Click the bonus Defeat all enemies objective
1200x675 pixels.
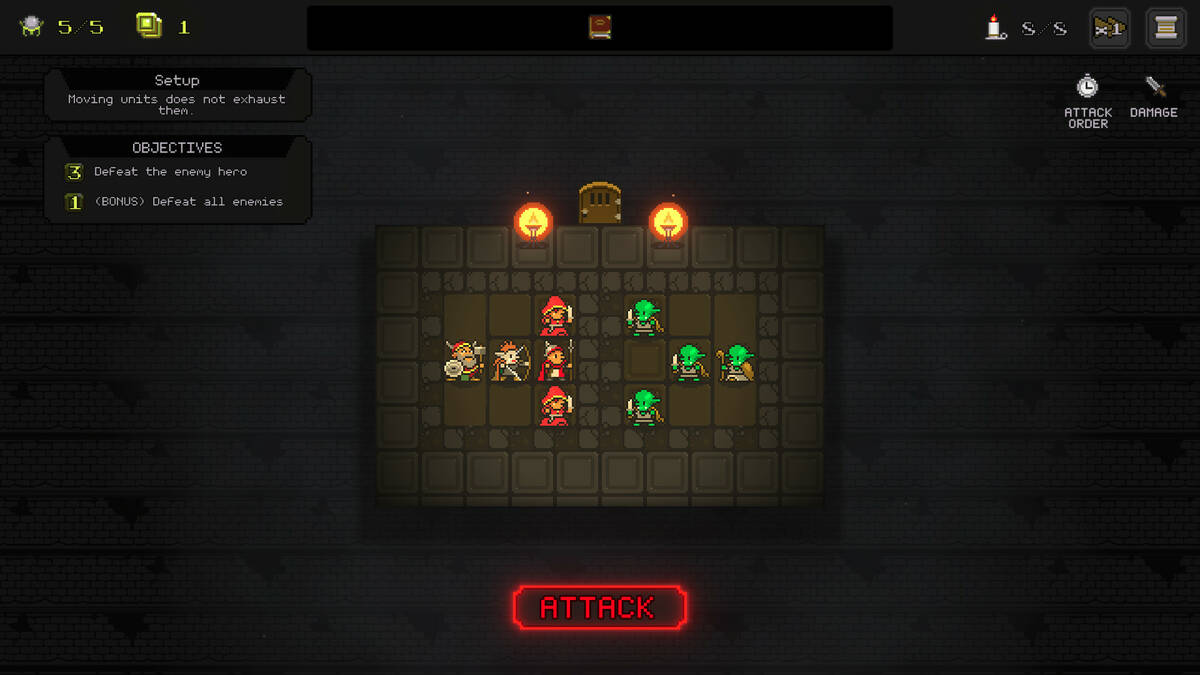187,202
